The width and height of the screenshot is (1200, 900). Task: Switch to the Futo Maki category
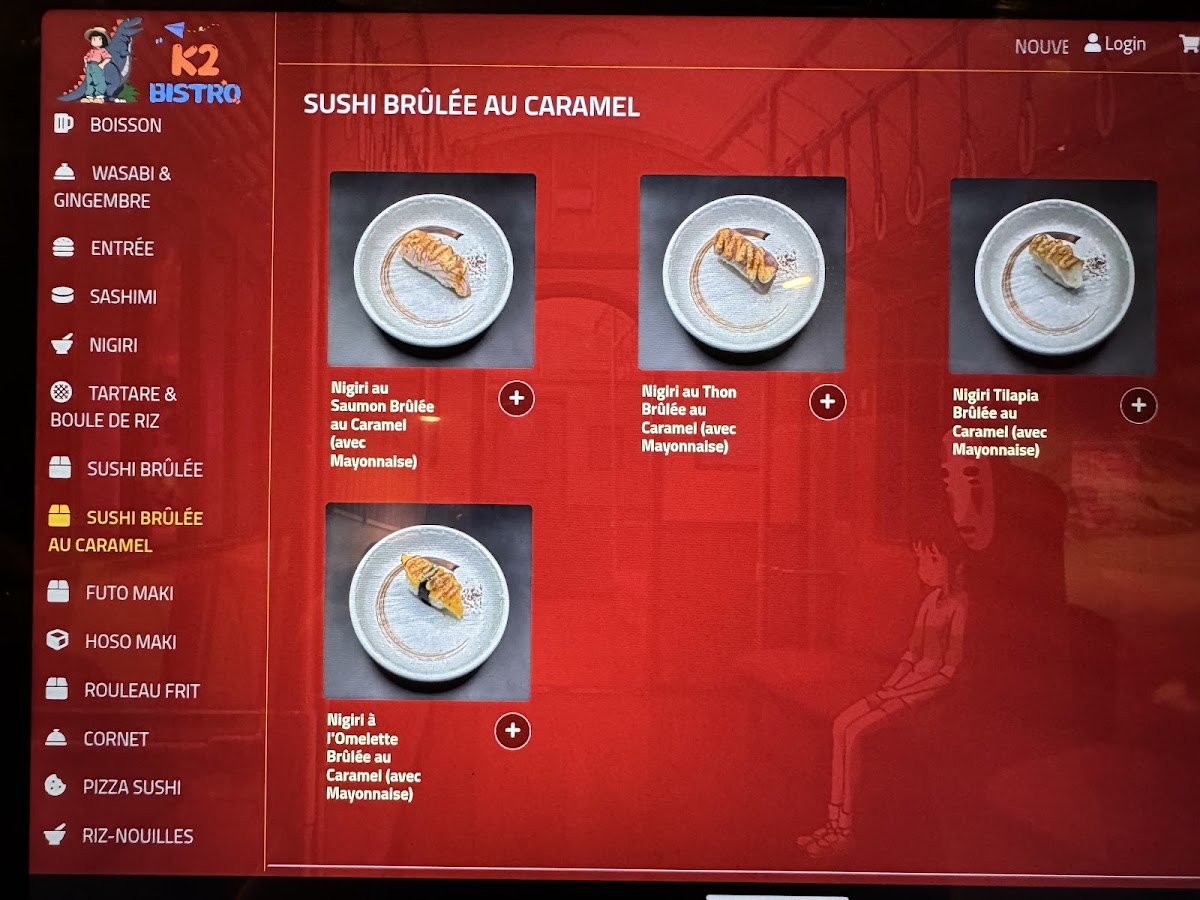click(x=128, y=593)
